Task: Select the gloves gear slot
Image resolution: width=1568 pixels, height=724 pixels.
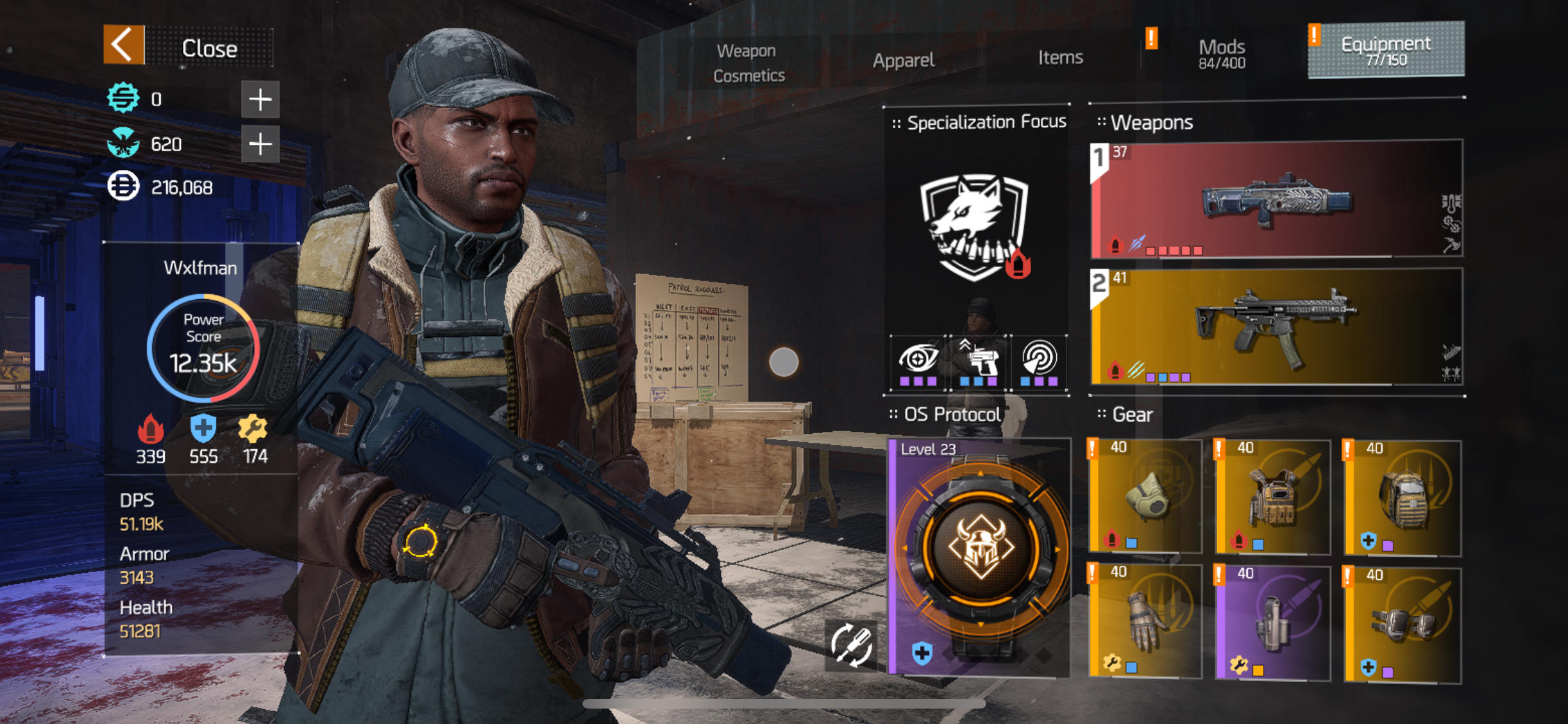Action: [1146, 622]
